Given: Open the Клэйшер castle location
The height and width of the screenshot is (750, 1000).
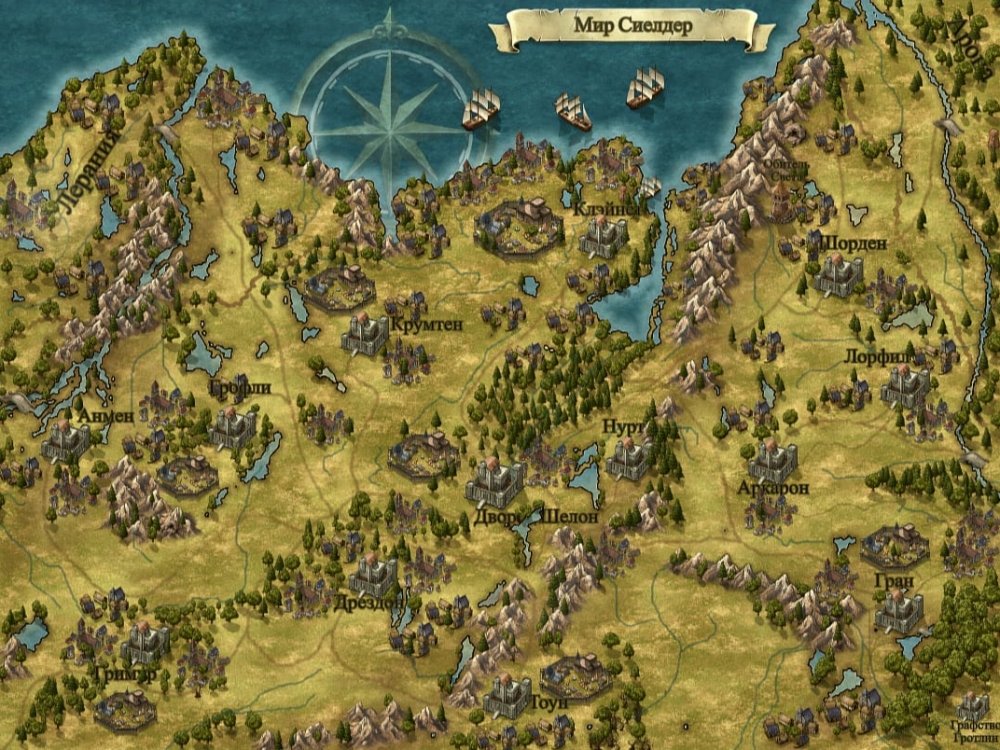Looking at the screenshot, I should [x=604, y=236].
